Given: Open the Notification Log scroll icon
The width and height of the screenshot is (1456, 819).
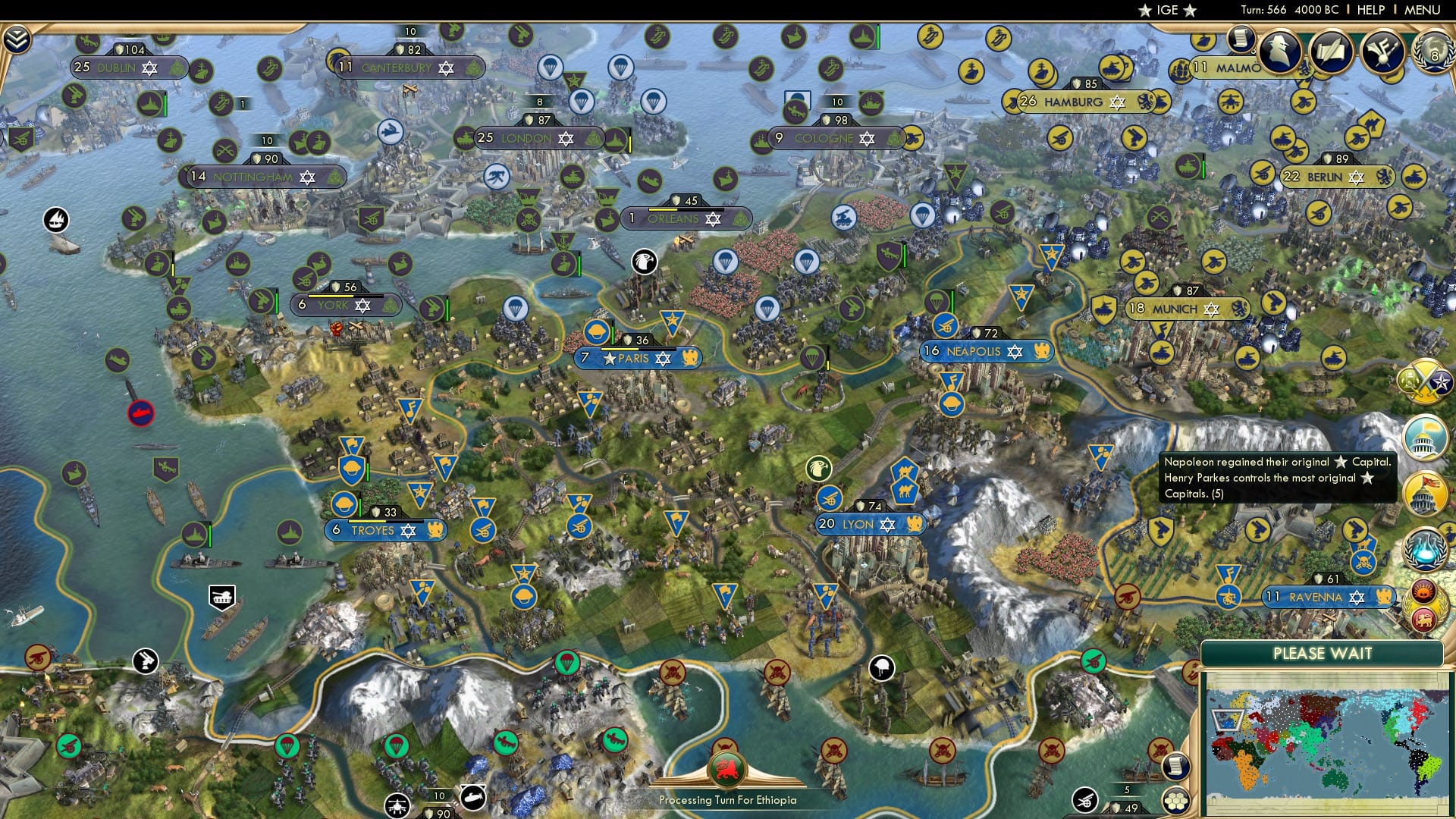Looking at the screenshot, I should (x=1241, y=40).
